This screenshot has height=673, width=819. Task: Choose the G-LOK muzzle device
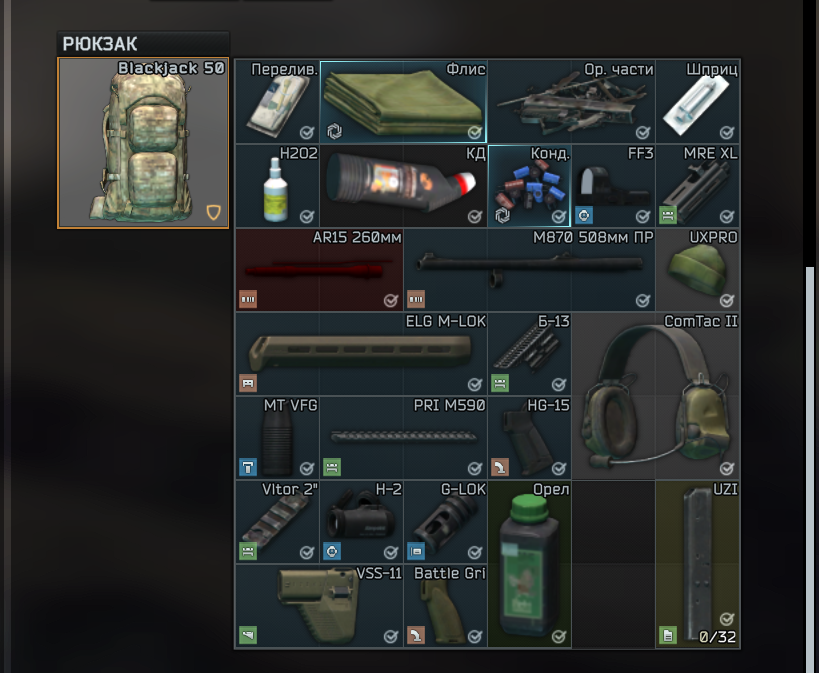(x=445, y=522)
